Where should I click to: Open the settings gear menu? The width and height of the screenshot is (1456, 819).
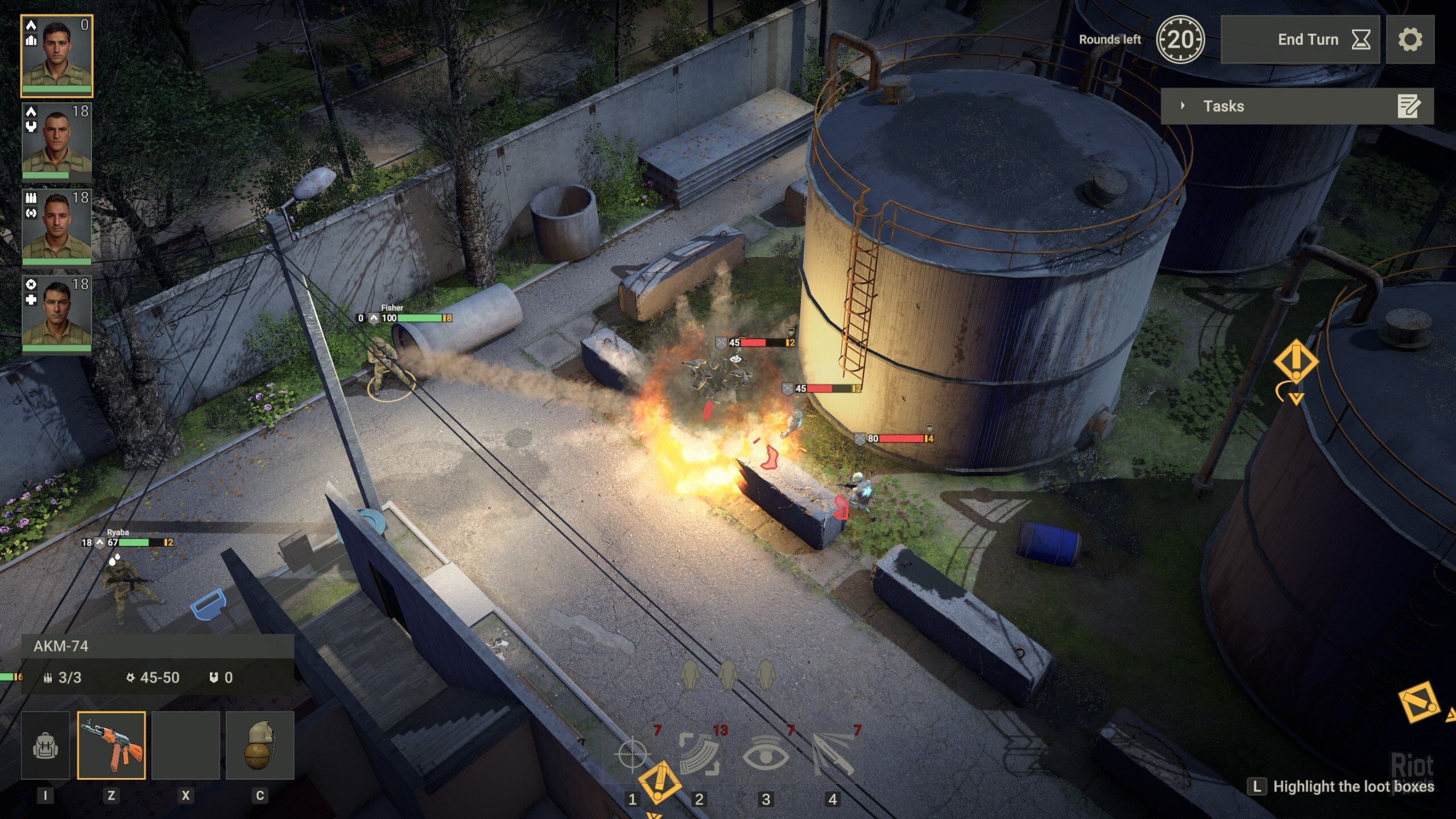pyautogui.click(x=1410, y=39)
